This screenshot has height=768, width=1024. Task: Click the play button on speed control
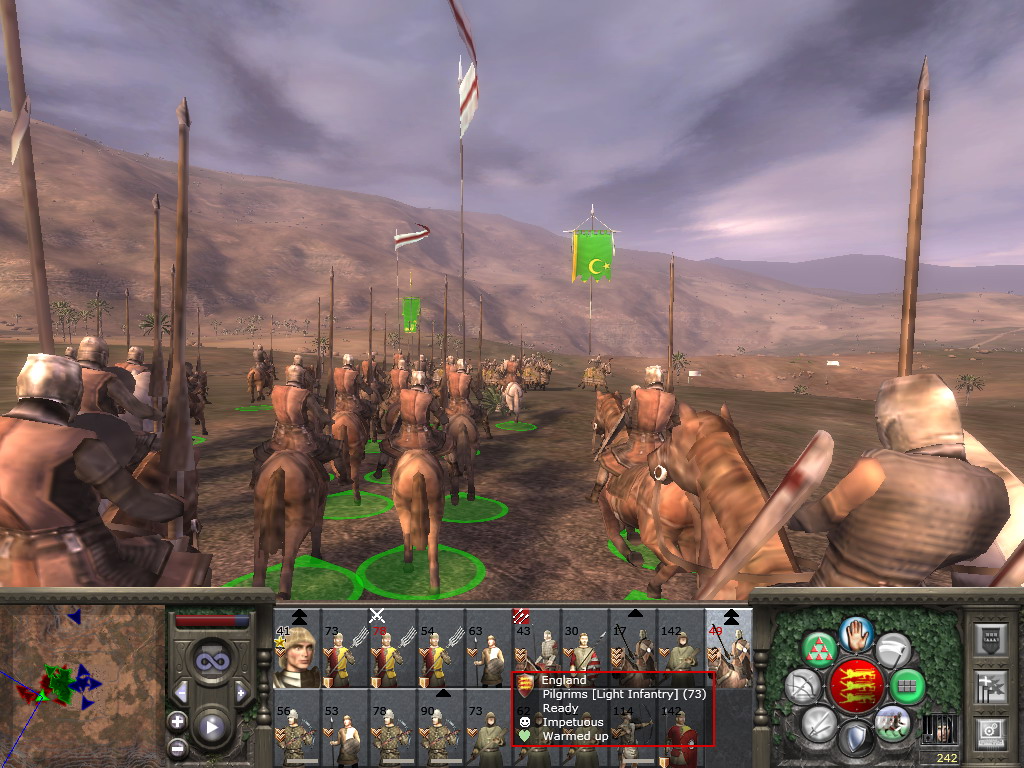coord(211,727)
